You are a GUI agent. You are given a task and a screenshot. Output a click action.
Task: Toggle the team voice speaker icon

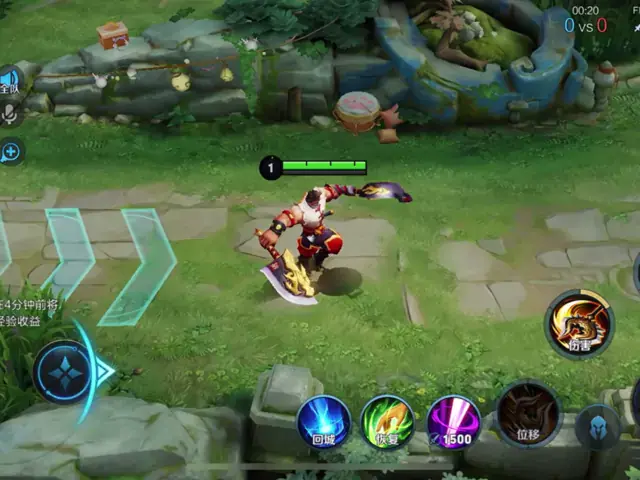(x=9, y=82)
